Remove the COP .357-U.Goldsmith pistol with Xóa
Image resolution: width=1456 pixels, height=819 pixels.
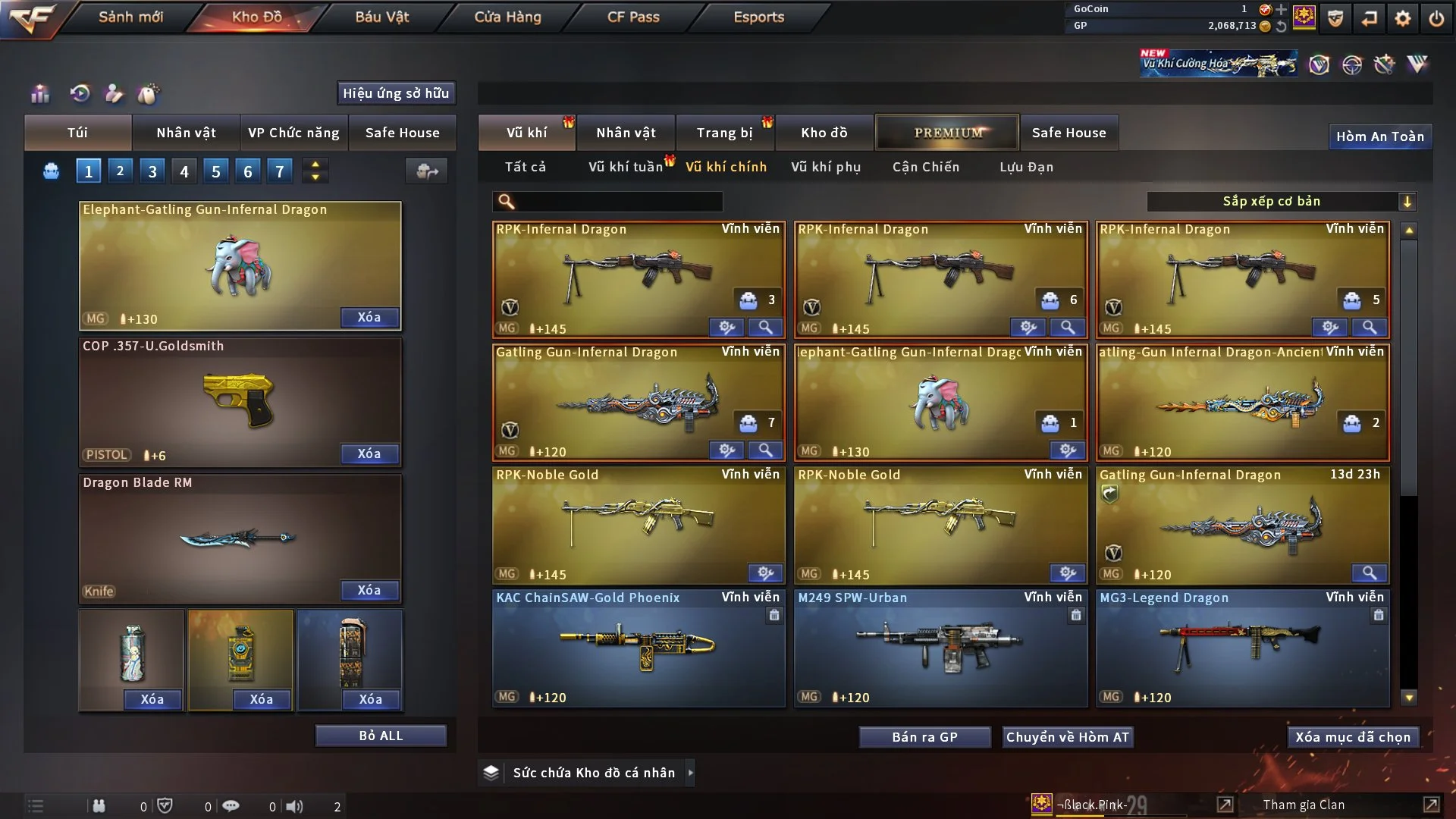click(369, 453)
